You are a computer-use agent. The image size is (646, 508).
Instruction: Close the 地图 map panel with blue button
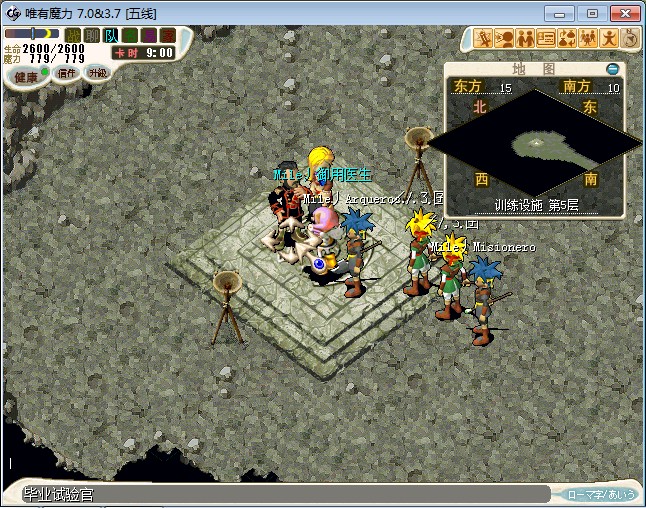coord(613,69)
